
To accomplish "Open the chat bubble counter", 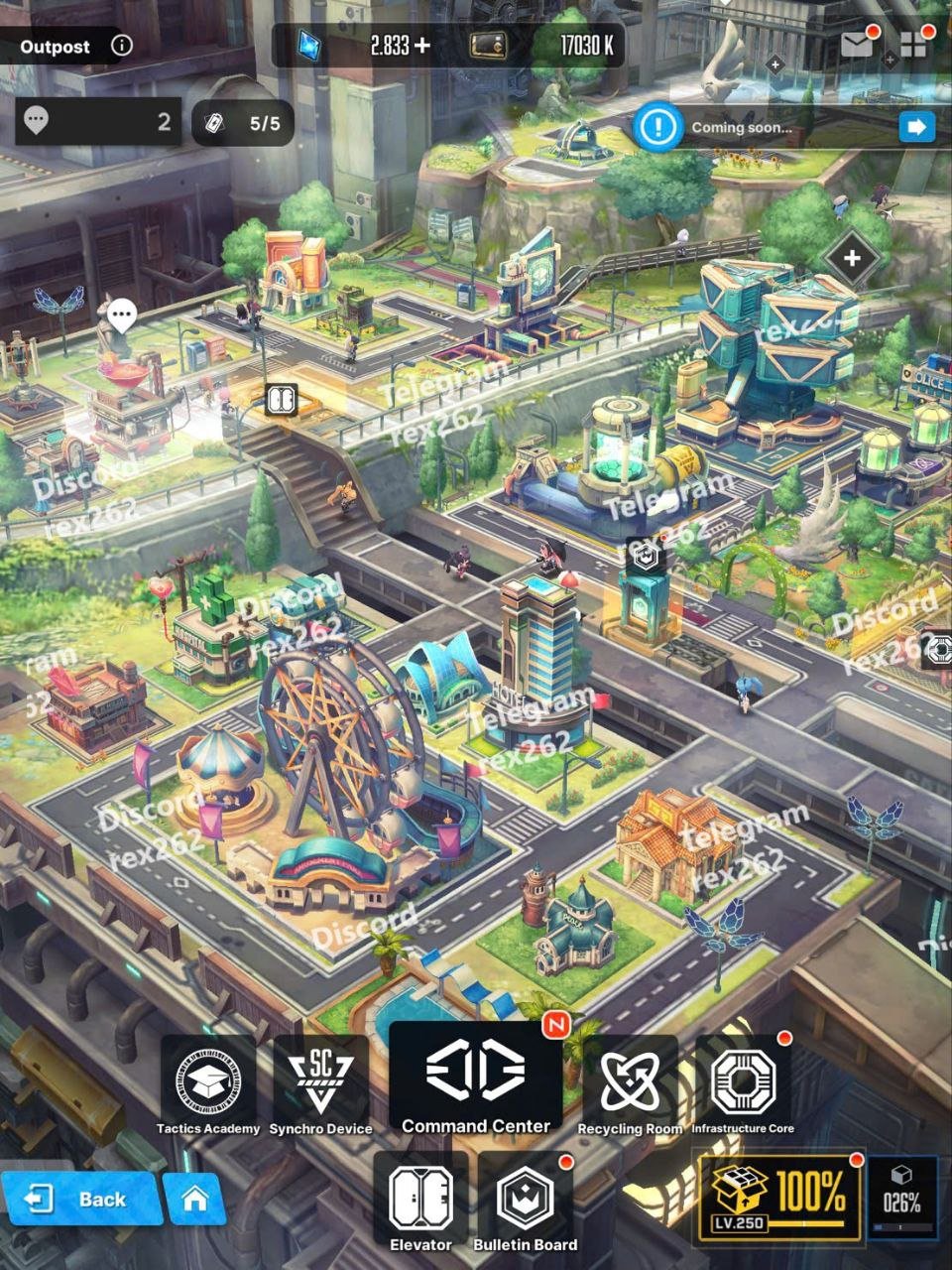I will (97, 122).
